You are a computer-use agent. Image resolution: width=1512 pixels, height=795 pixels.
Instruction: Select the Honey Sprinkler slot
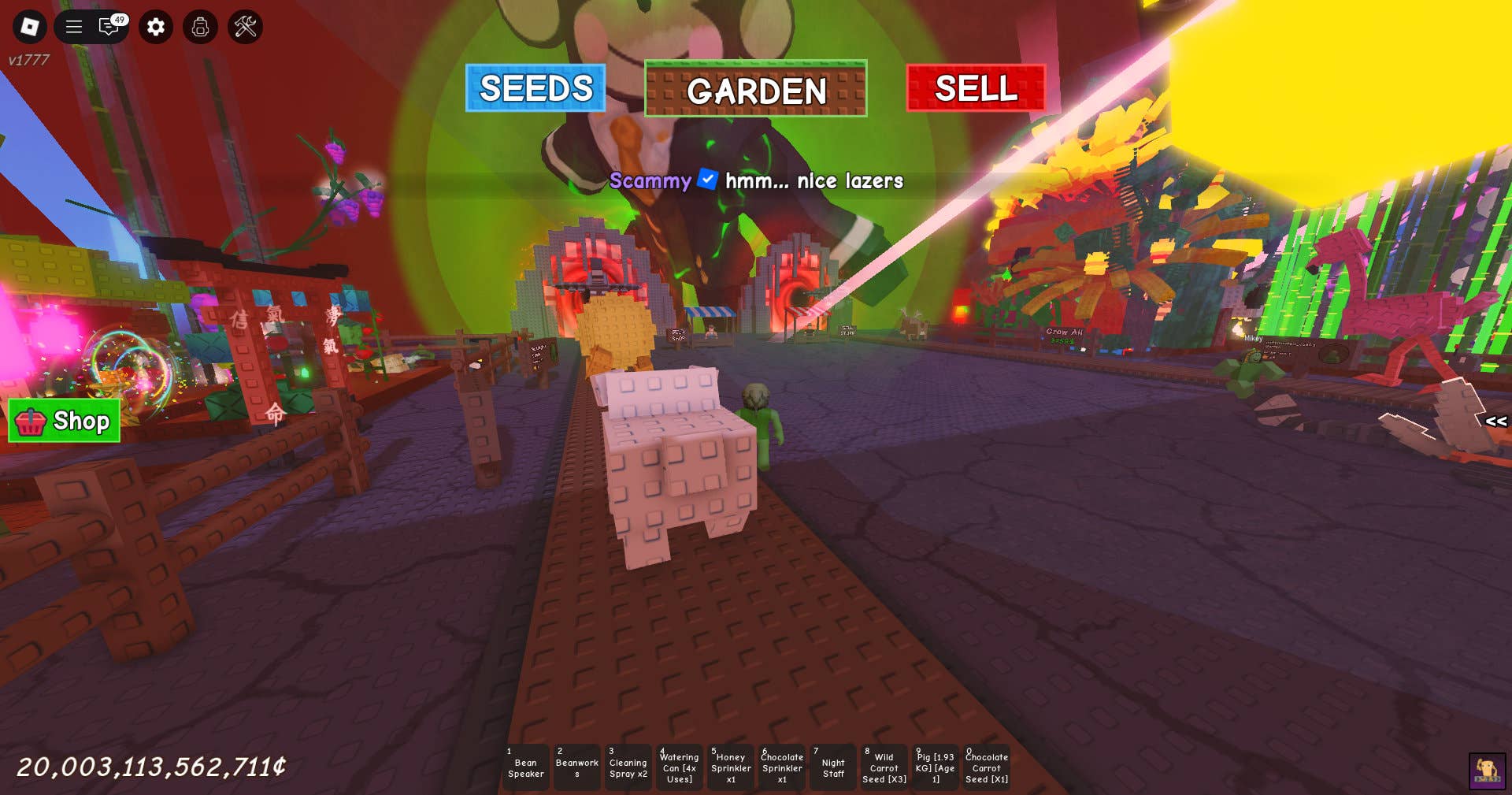tap(731, 767)
